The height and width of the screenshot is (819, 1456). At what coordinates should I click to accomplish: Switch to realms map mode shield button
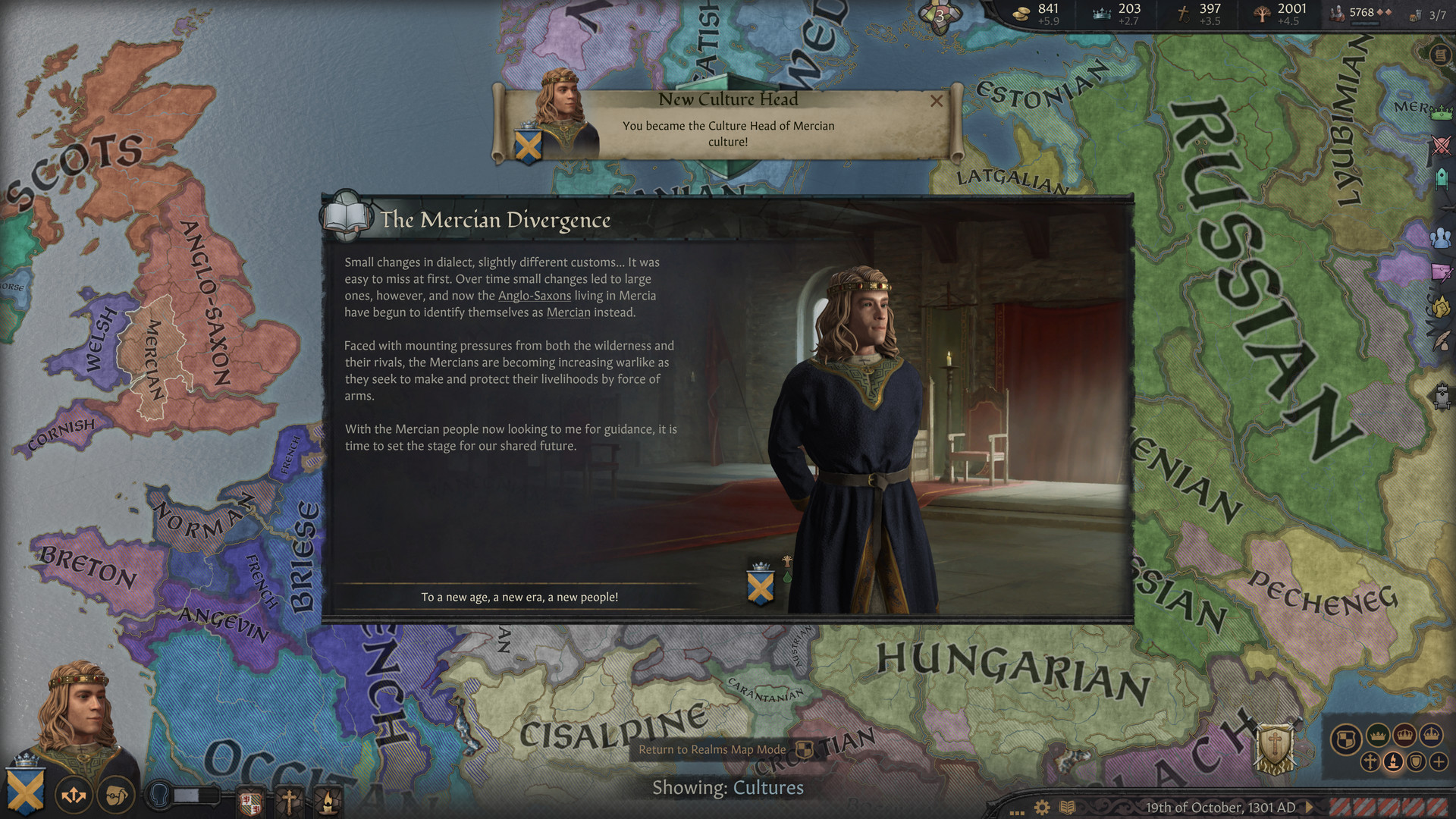[1345, 736]
